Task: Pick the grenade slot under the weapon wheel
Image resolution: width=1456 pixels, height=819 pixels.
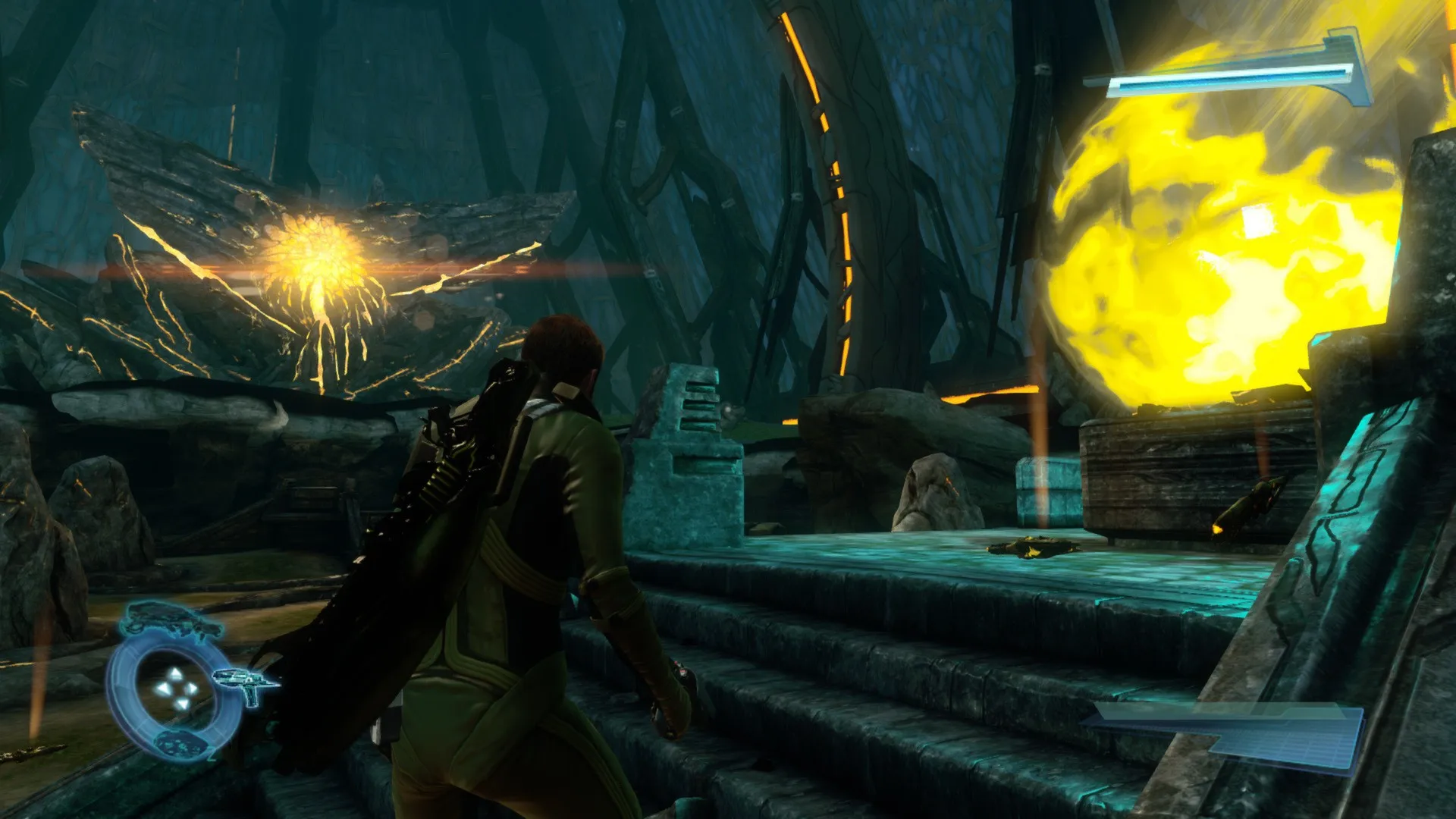Action: tap(182, 743)
